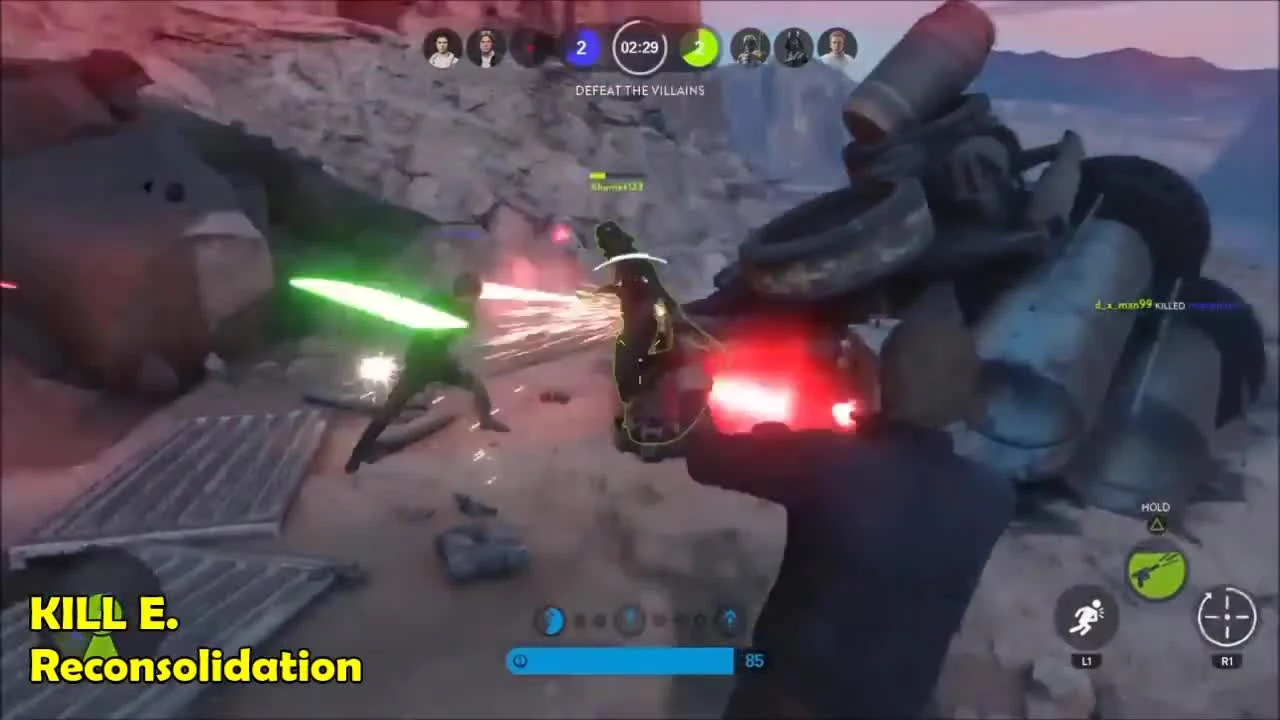Open the round timer showing 02:29
Image resolution: width=1280 pixels, height=720 pixels.
click(x=639, y=47)
